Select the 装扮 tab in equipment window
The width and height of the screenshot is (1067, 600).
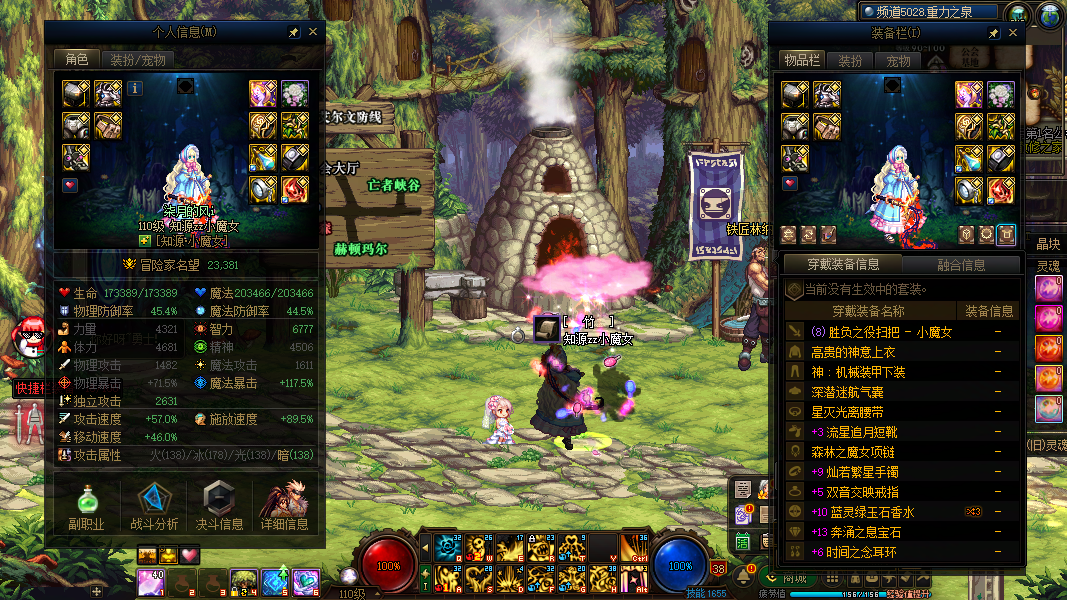coord(850,61)
